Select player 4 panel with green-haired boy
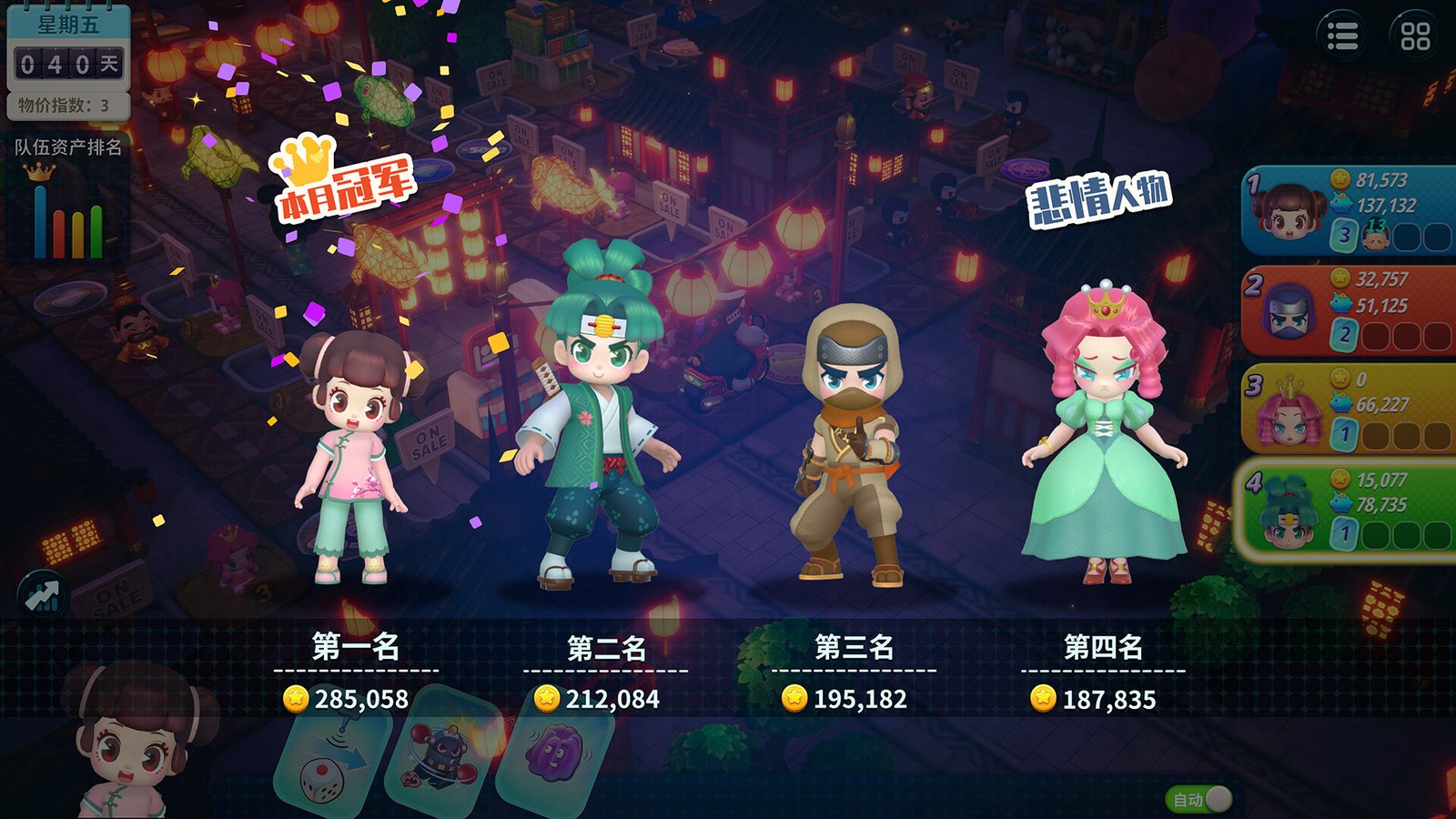 [x=1349, y=510]
